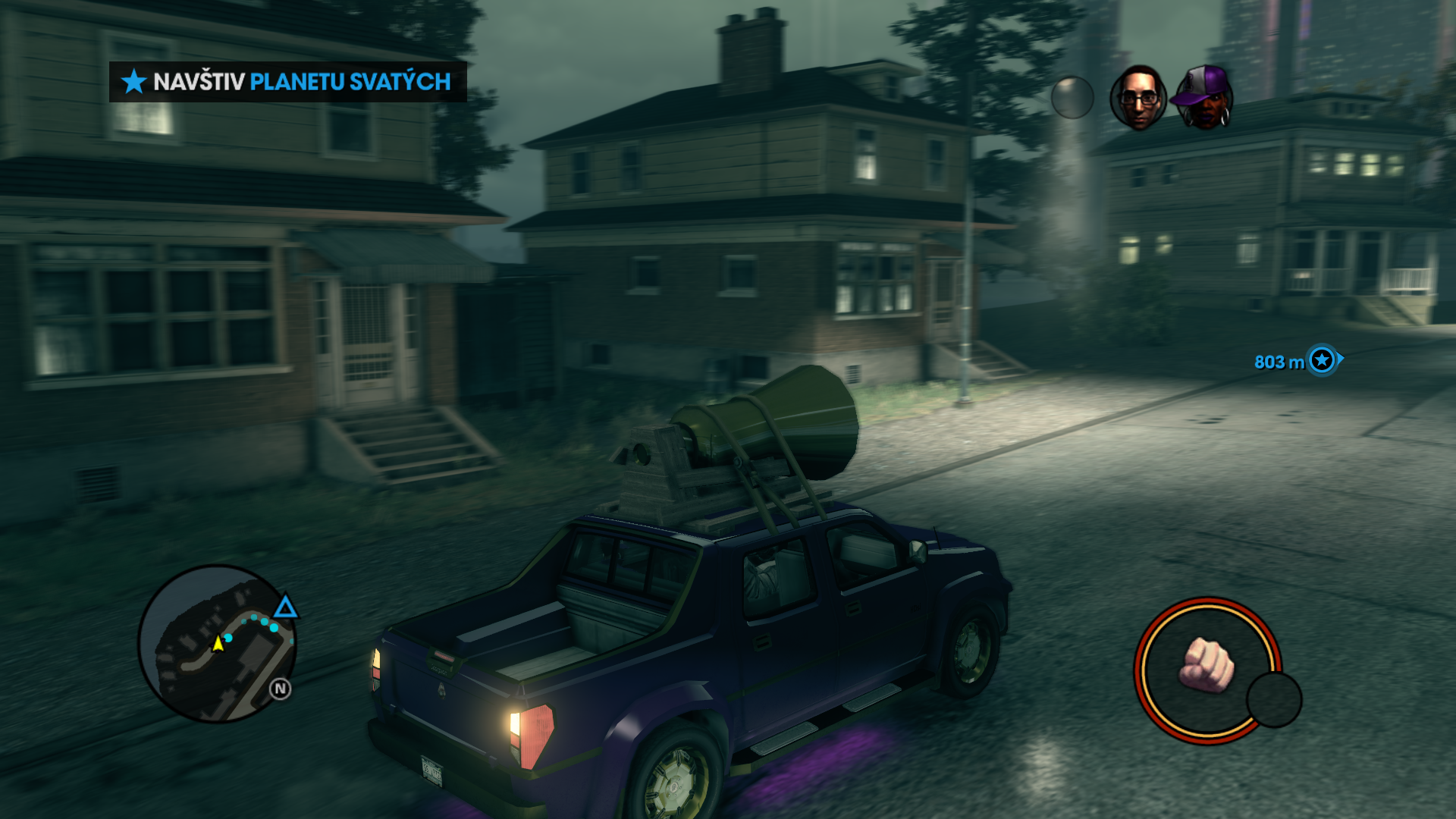Click the empty grey homie slot
This screenshot has height=819, width=1456.
pyautogui.click(x=1072, y=98)
